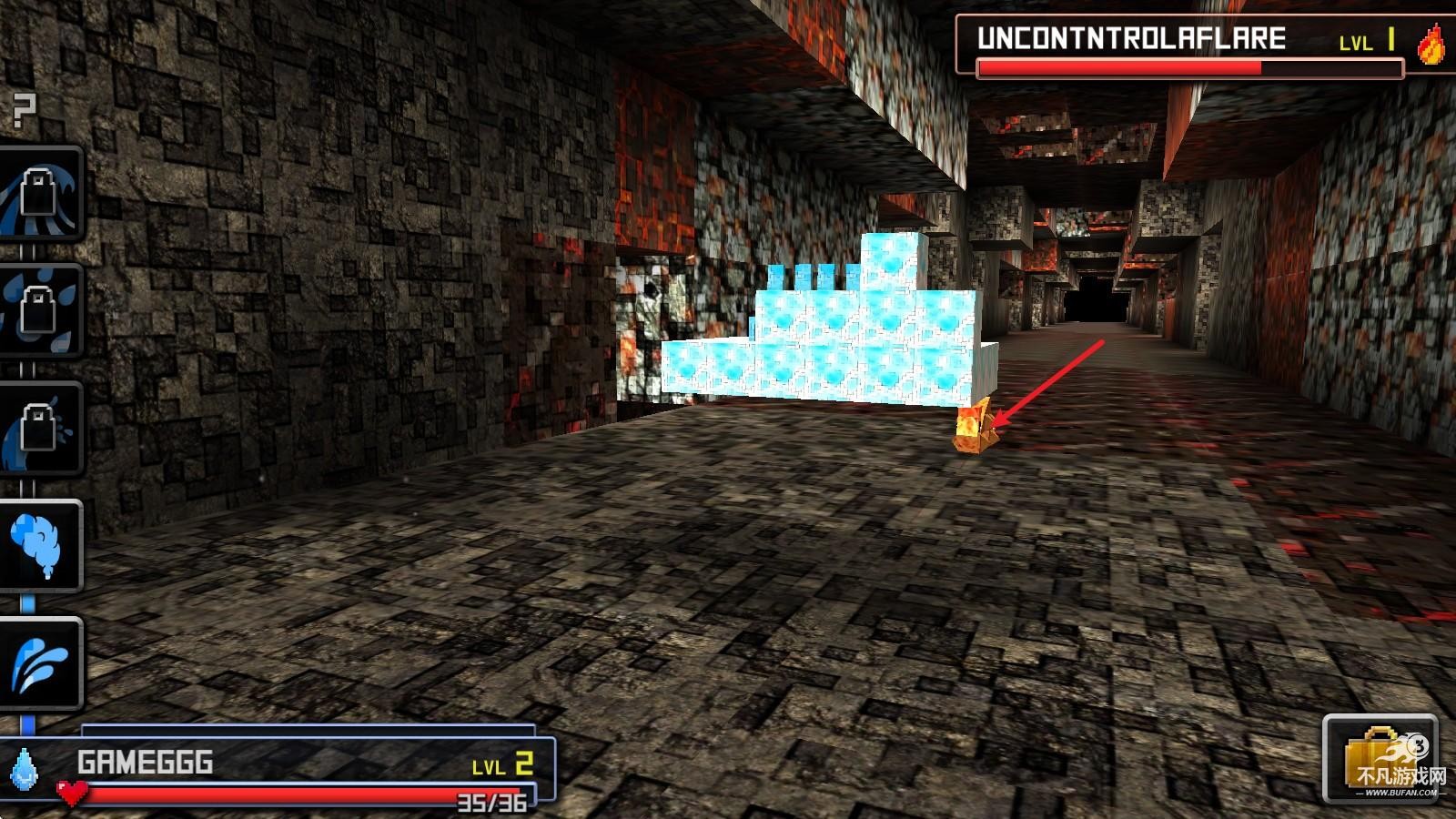
Task: Select the locked wave skill slot
Action: 41,194
